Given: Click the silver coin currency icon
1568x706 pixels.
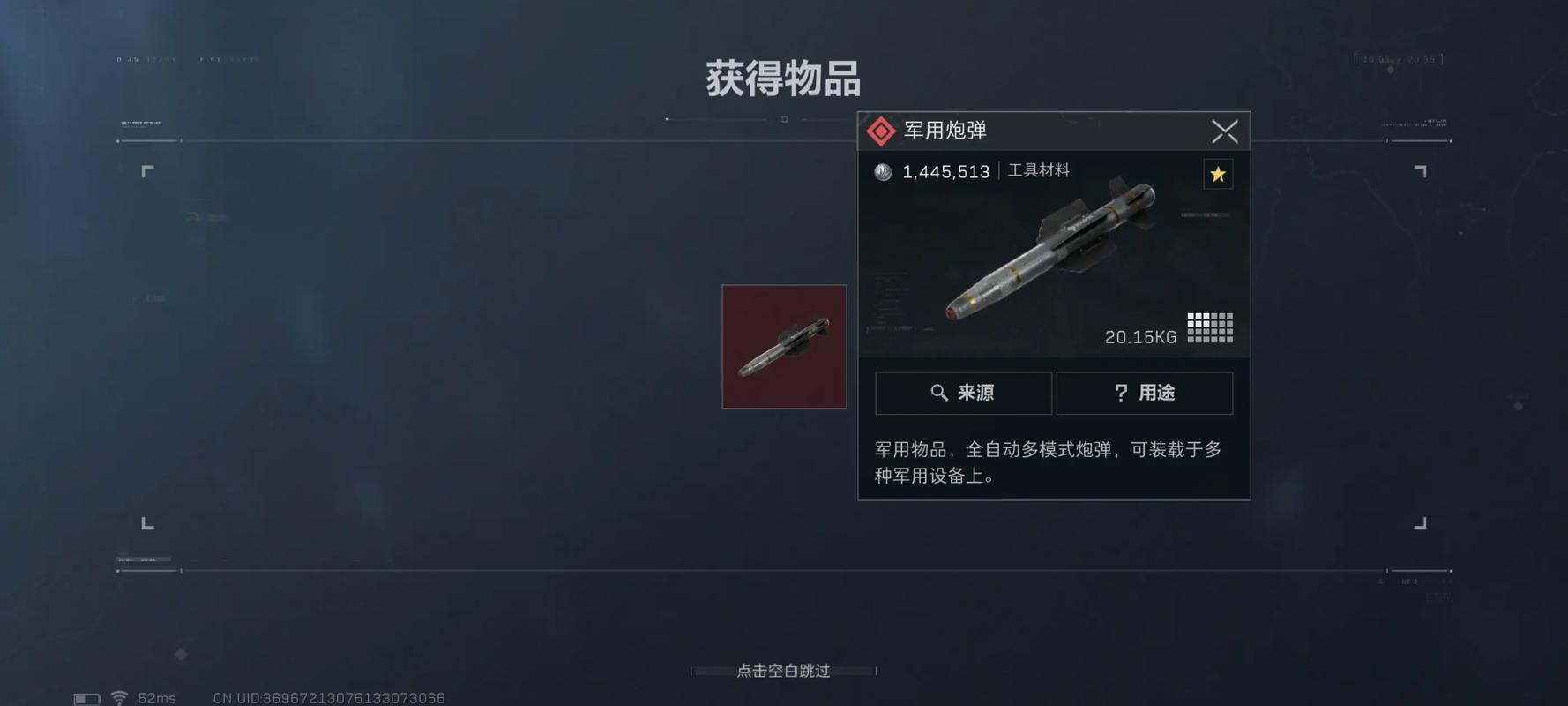Looking at the screenshot, I should pos(882,171).
